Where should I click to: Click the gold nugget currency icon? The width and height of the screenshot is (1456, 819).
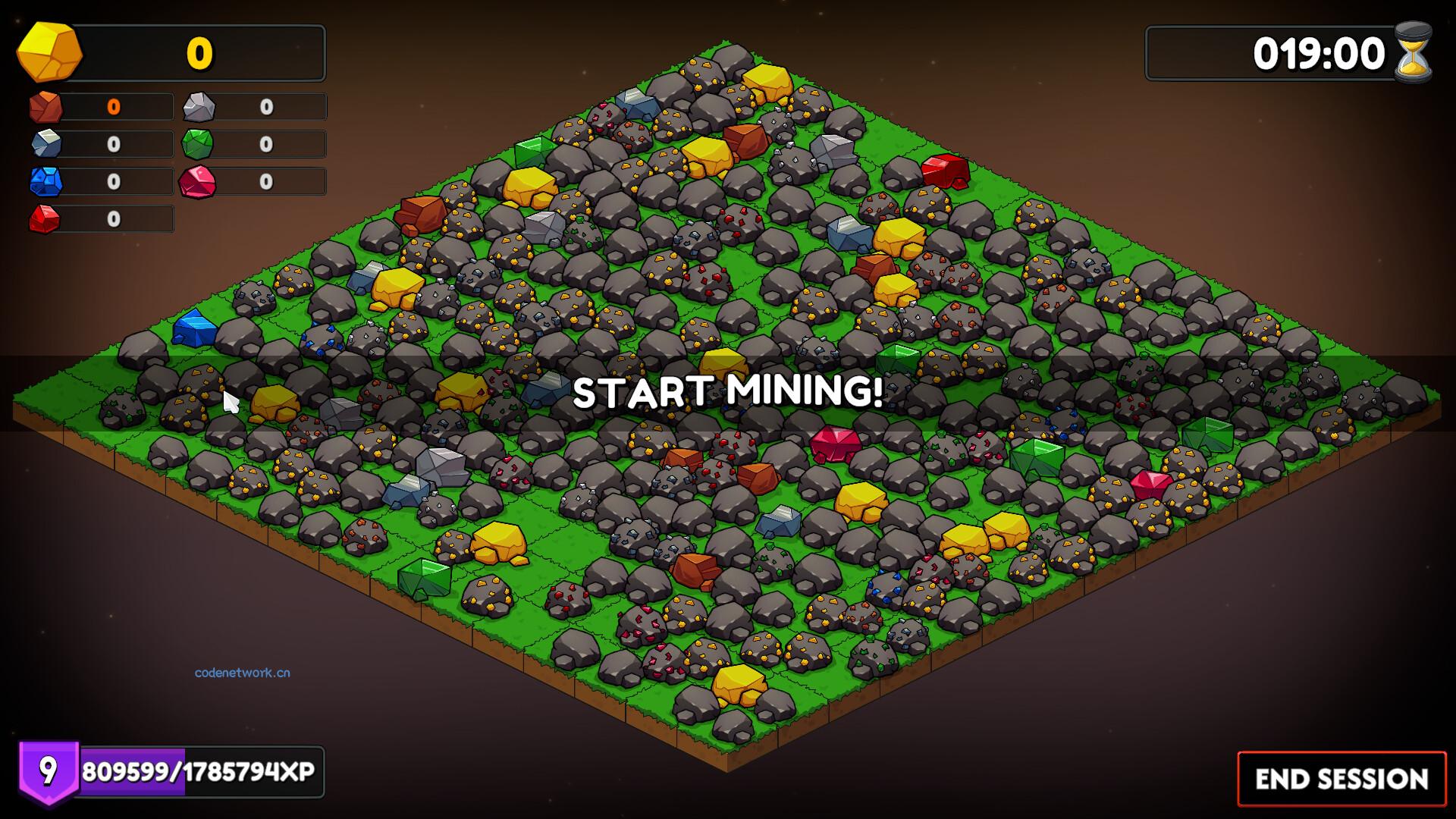tap(49, 52)
